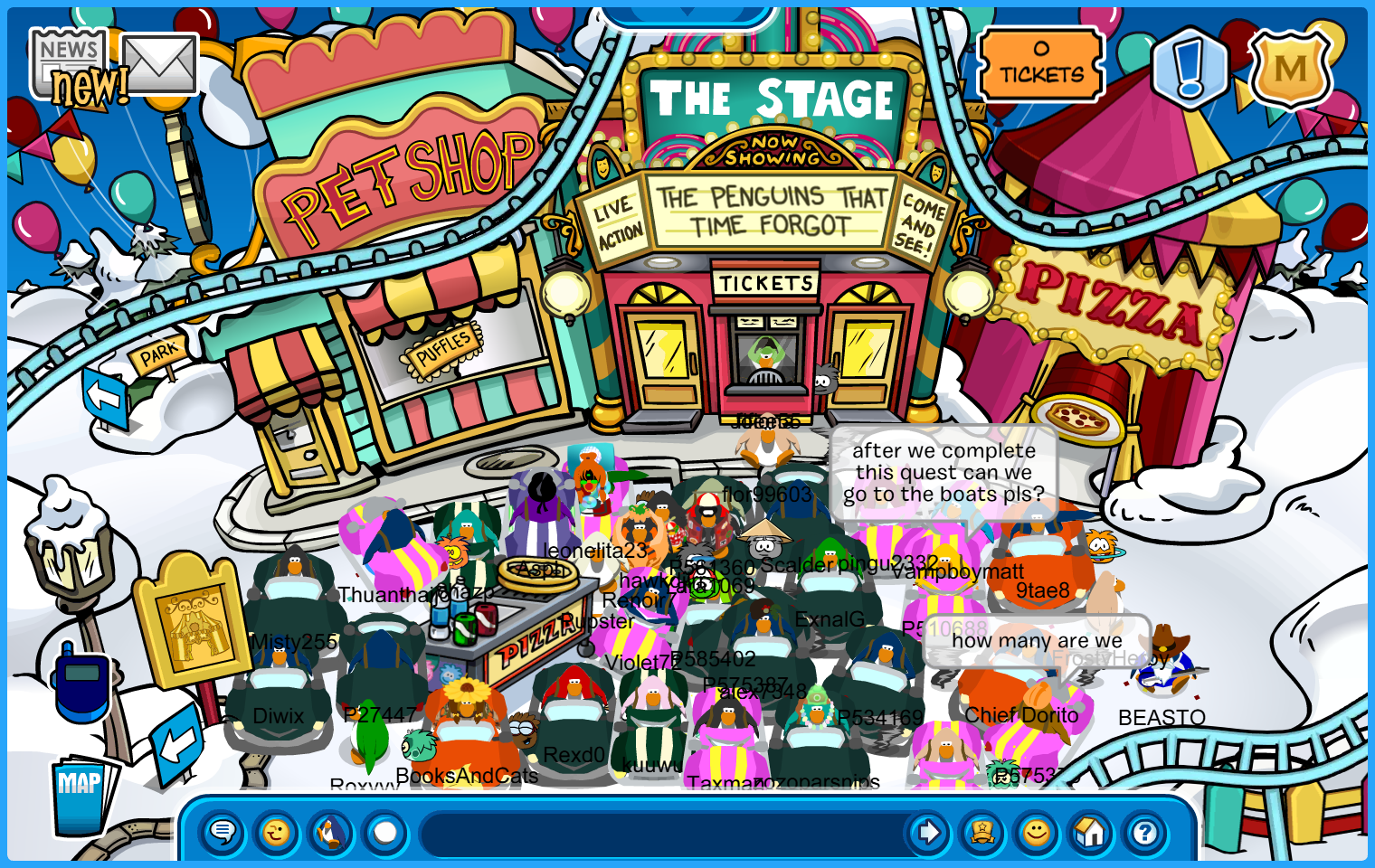Open the penguin actions menu

tap(331, 832)
